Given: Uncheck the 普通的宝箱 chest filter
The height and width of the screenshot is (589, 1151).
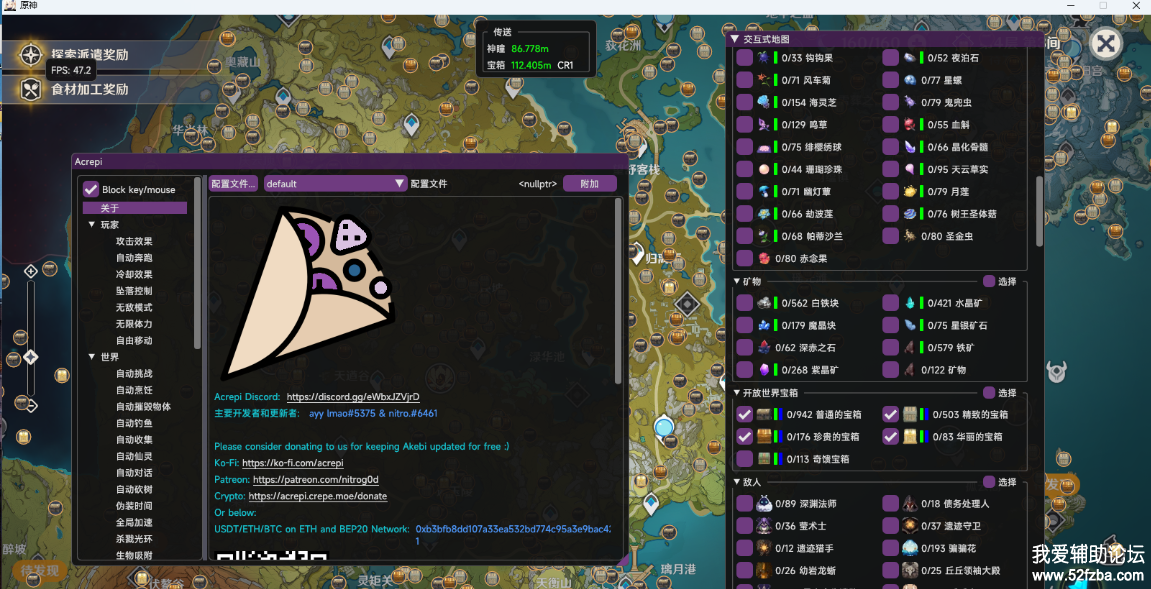Looking at the screenshot, I should [x=744, y=414].
